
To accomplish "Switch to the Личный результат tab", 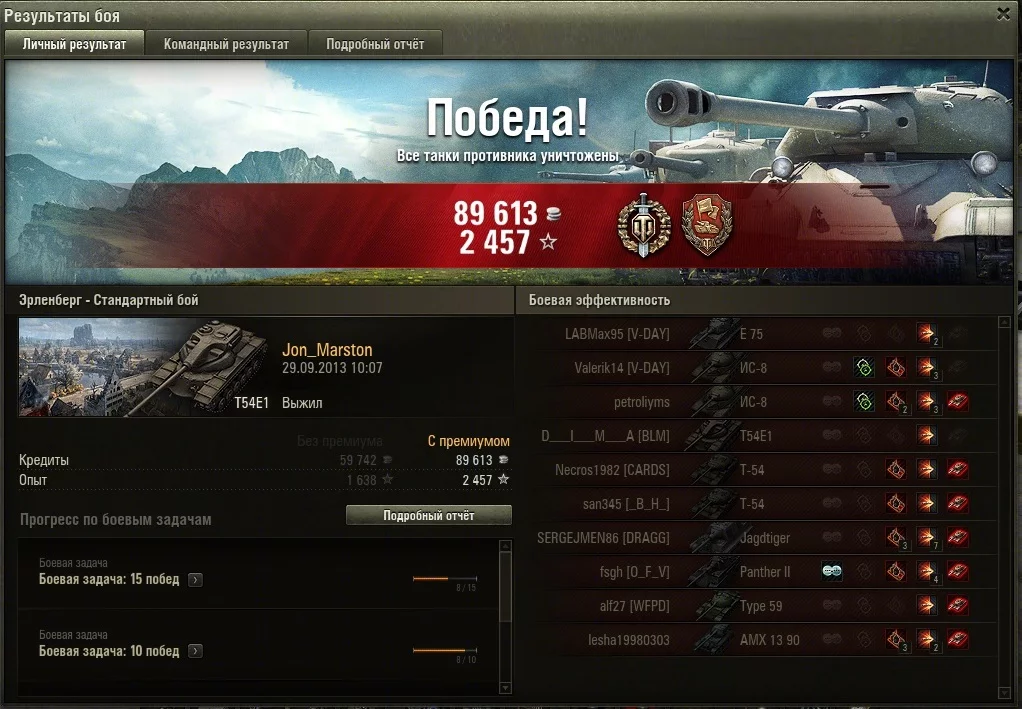I will tap(75, 44).
